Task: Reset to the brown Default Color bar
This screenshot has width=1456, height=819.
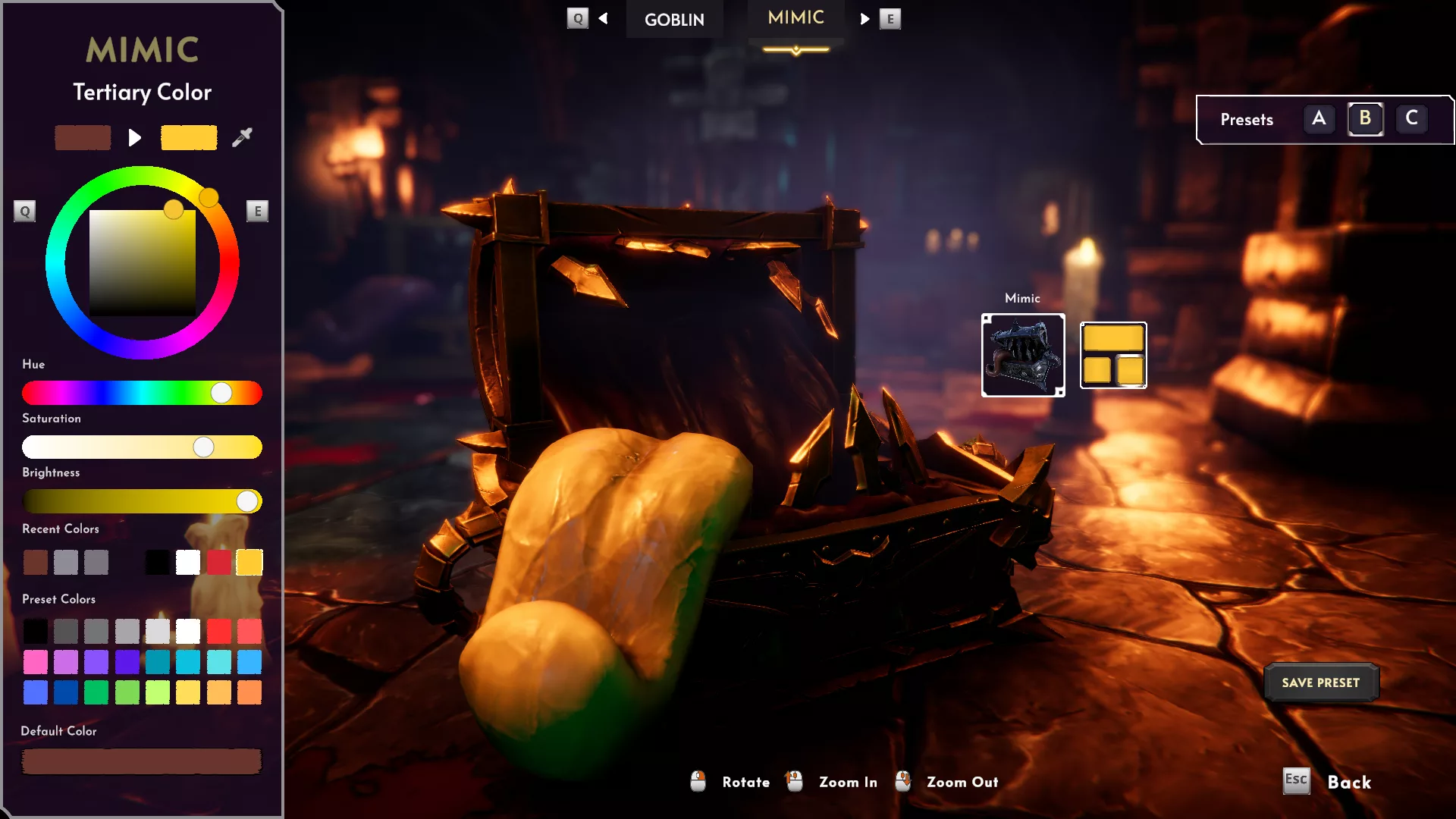Action: tap(142, 761)
